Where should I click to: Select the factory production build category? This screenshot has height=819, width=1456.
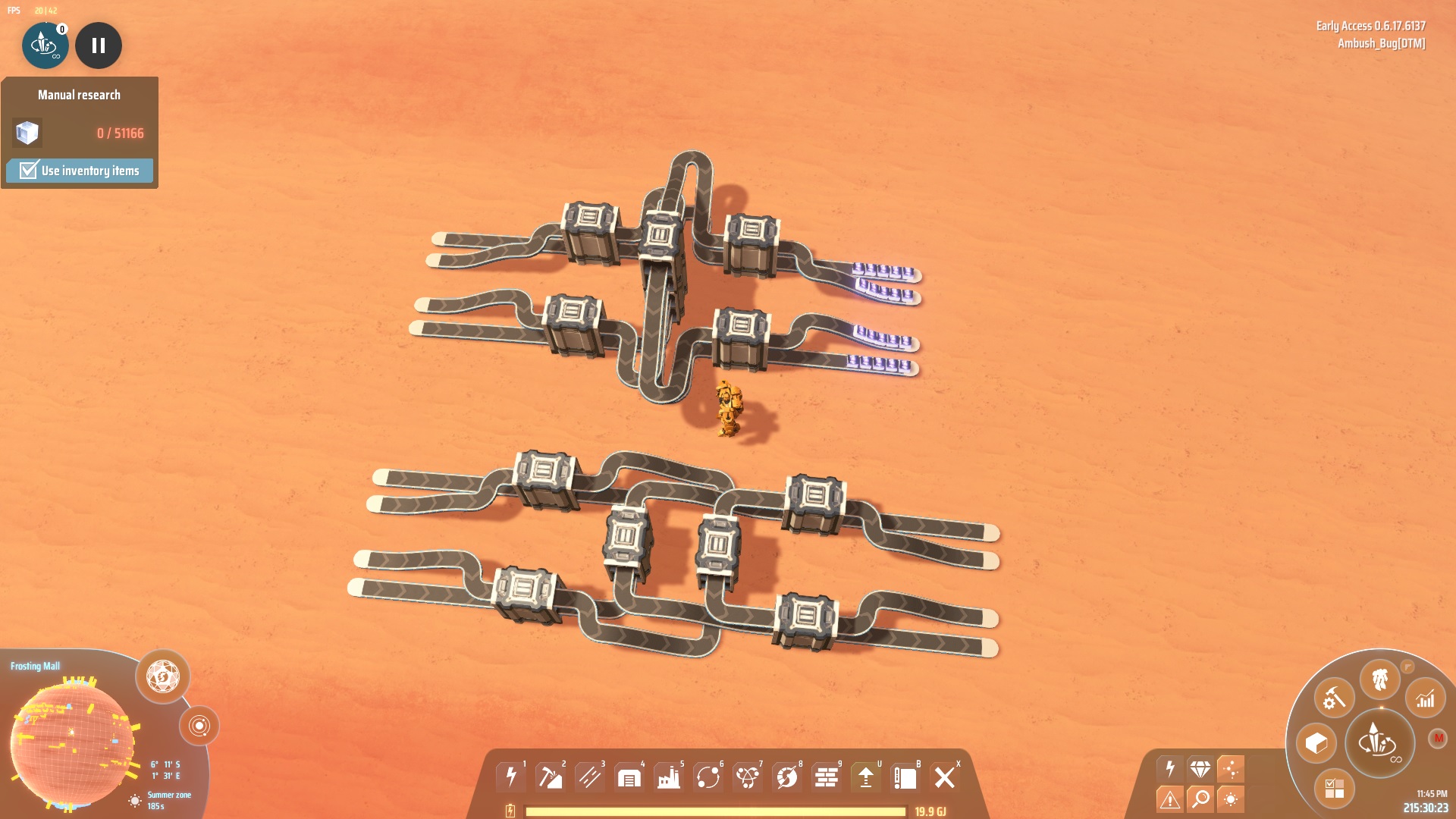pyautogui.click(x=669, y=777)
